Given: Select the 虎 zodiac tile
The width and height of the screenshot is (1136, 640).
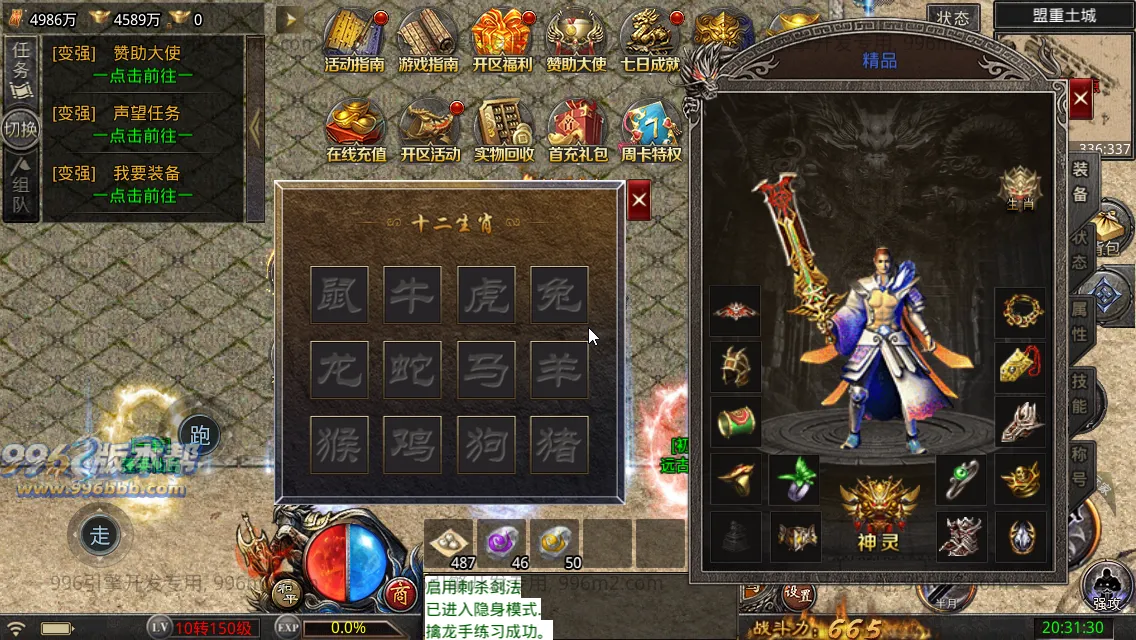Looking at the screenshot, I should (486, 295).
